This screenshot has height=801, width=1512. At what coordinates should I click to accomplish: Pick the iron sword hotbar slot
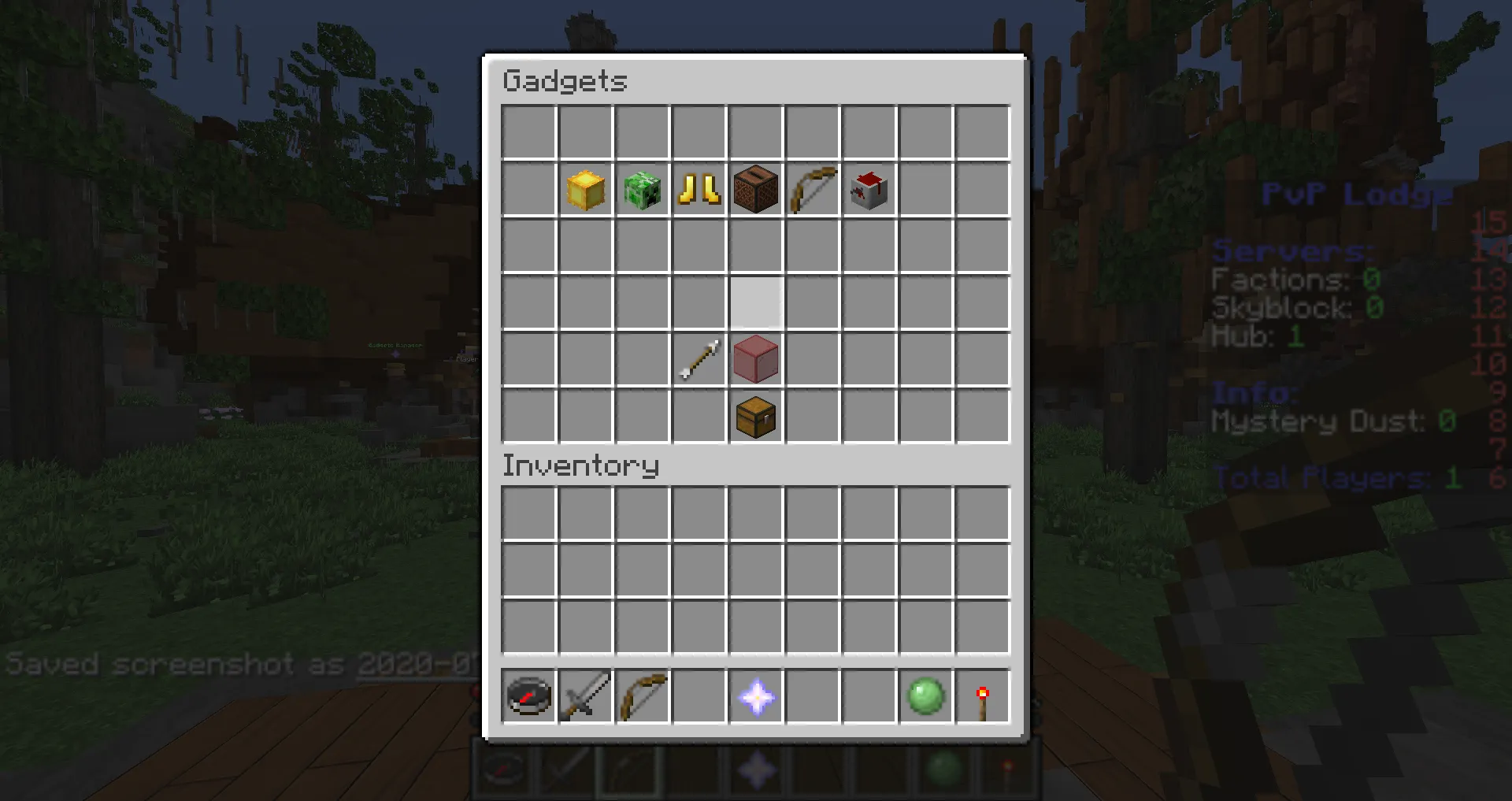click(x=585, y=697)
